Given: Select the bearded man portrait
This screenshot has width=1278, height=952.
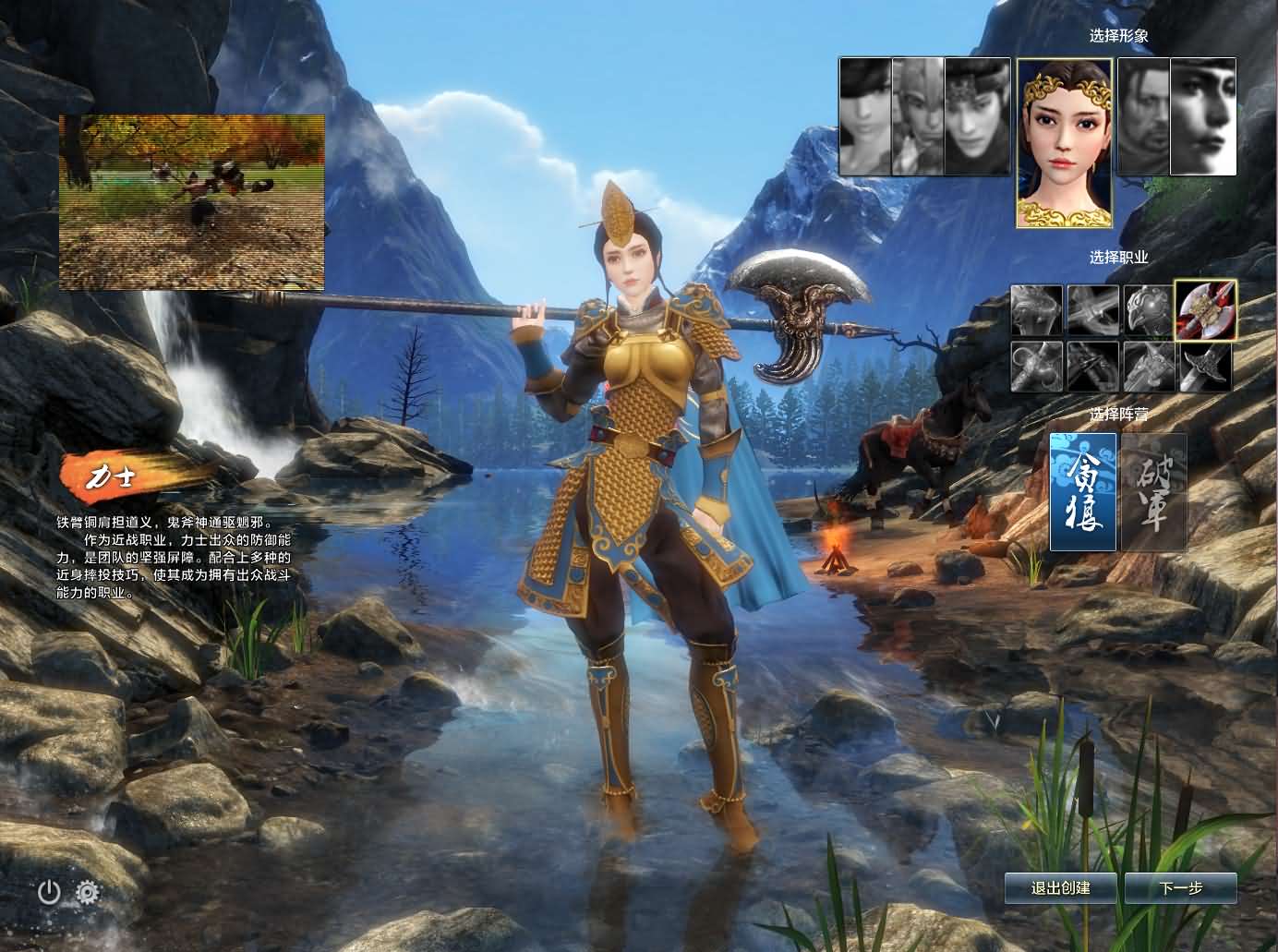Looking at the screenshot, I should pos(1143,116).
